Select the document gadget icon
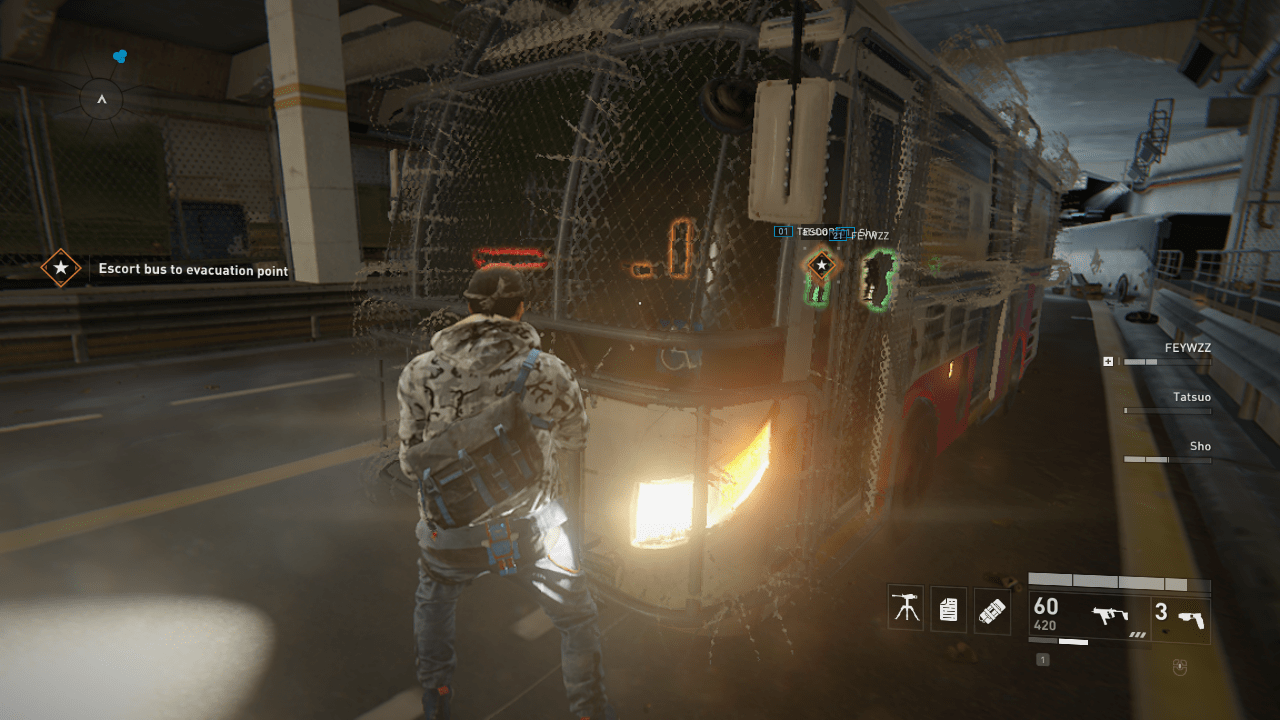The height and width of the screenshot is (720, 1280). [947, 608]
